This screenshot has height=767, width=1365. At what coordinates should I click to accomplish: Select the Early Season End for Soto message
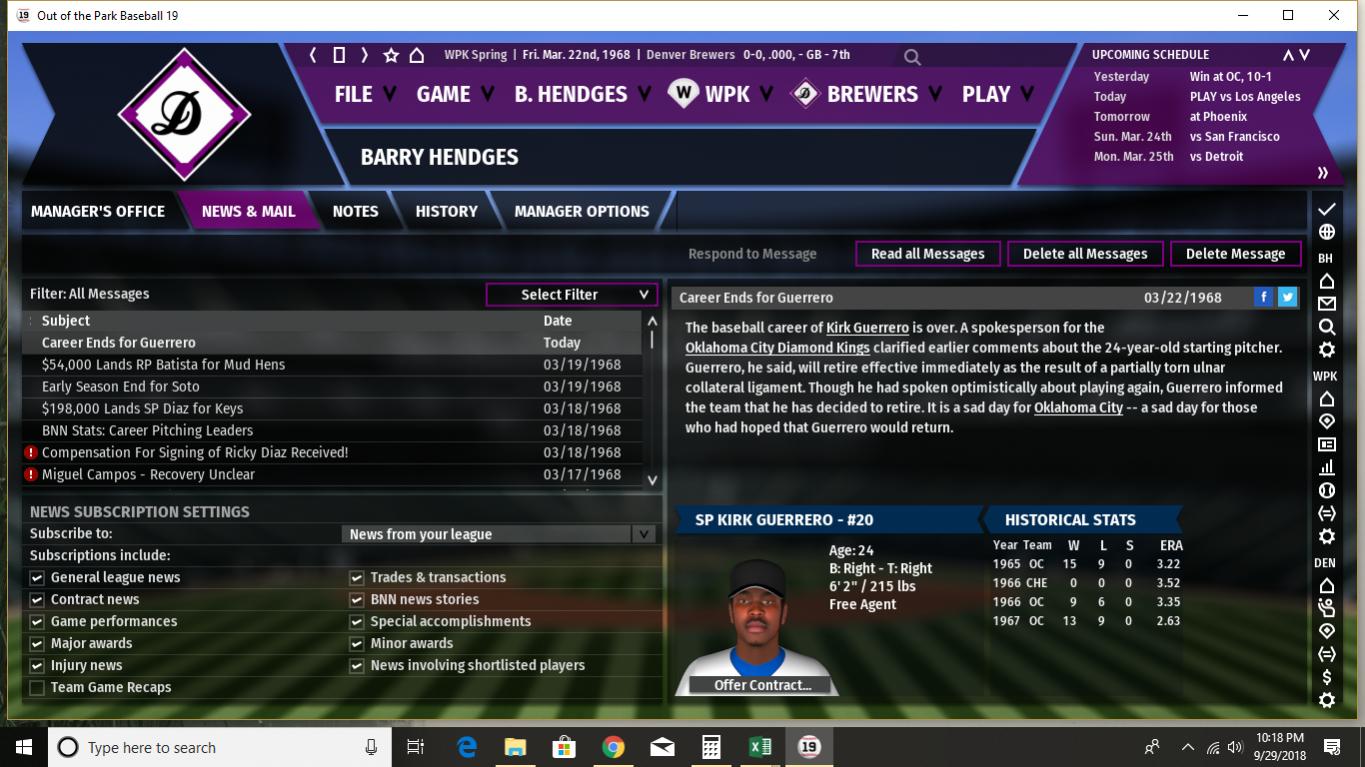tap(121, 386)
